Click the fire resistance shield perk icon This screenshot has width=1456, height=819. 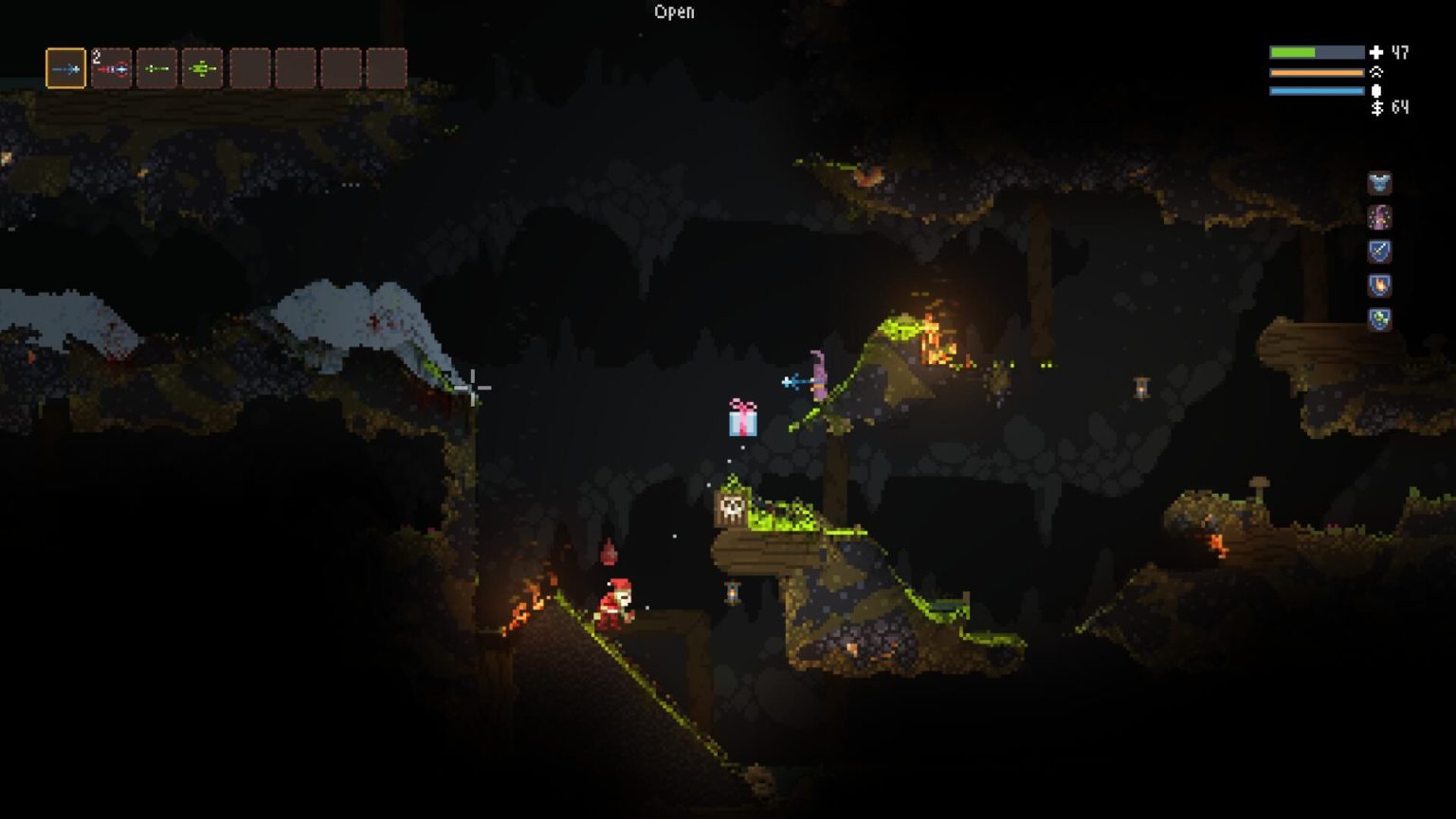pyautogui.click(x=1380, y=286)
